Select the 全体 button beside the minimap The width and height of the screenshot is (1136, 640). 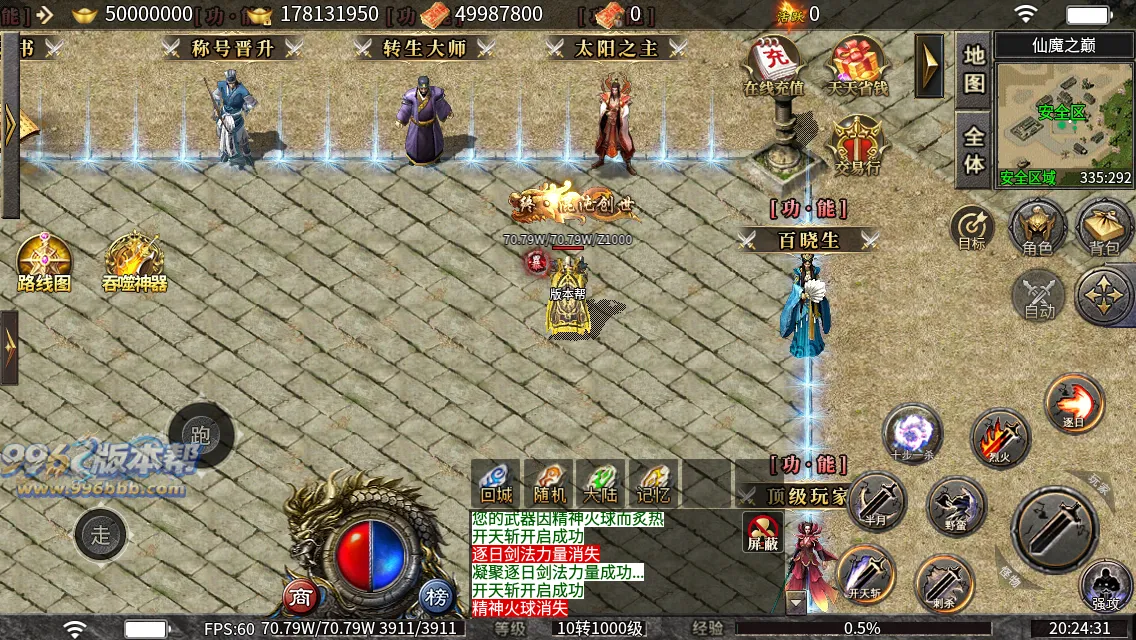click(x=974, y=150)
